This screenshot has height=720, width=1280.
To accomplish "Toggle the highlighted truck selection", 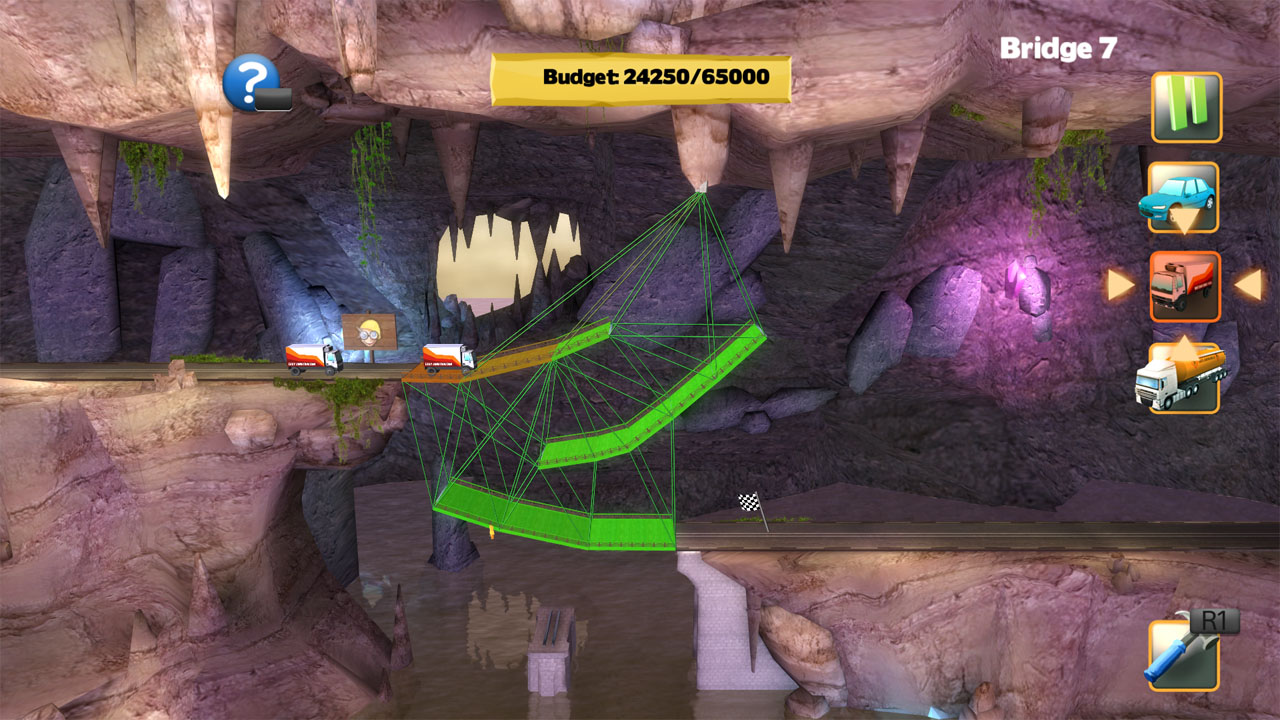I will tap(1185, 287).
